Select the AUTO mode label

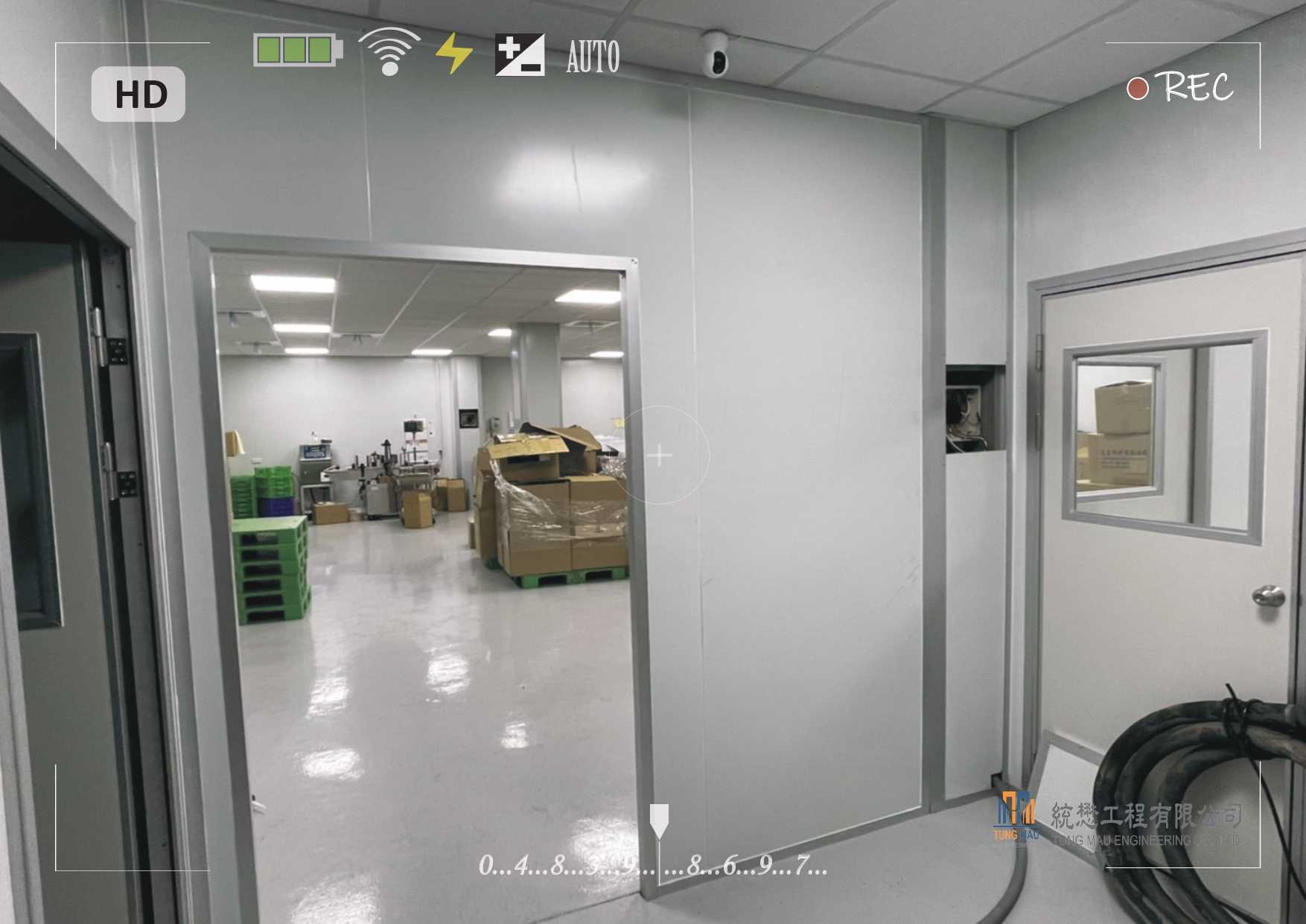[593, 57]
